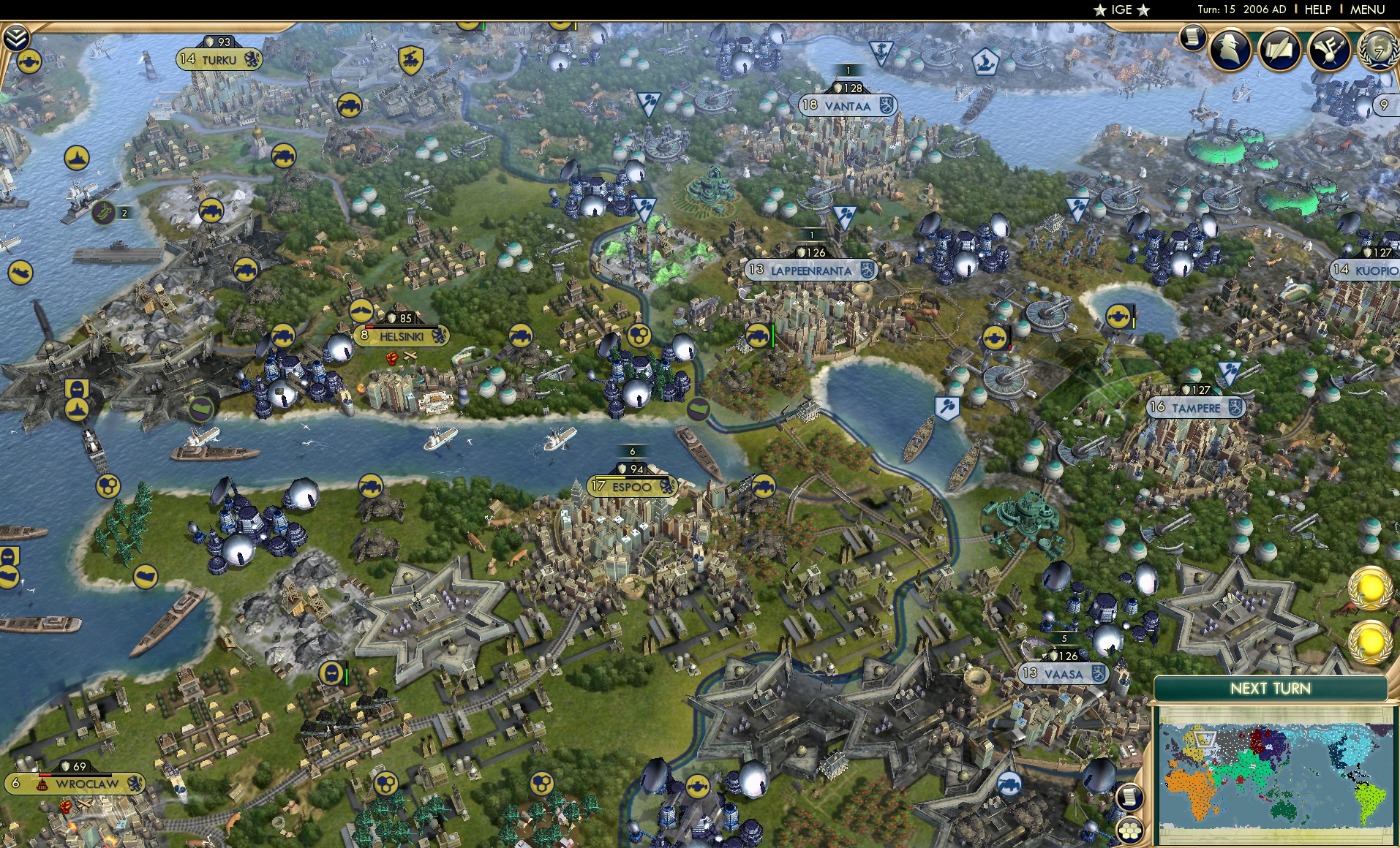
Task: Open the notification log scroll above the minimap
Action: pos(1131,798)
